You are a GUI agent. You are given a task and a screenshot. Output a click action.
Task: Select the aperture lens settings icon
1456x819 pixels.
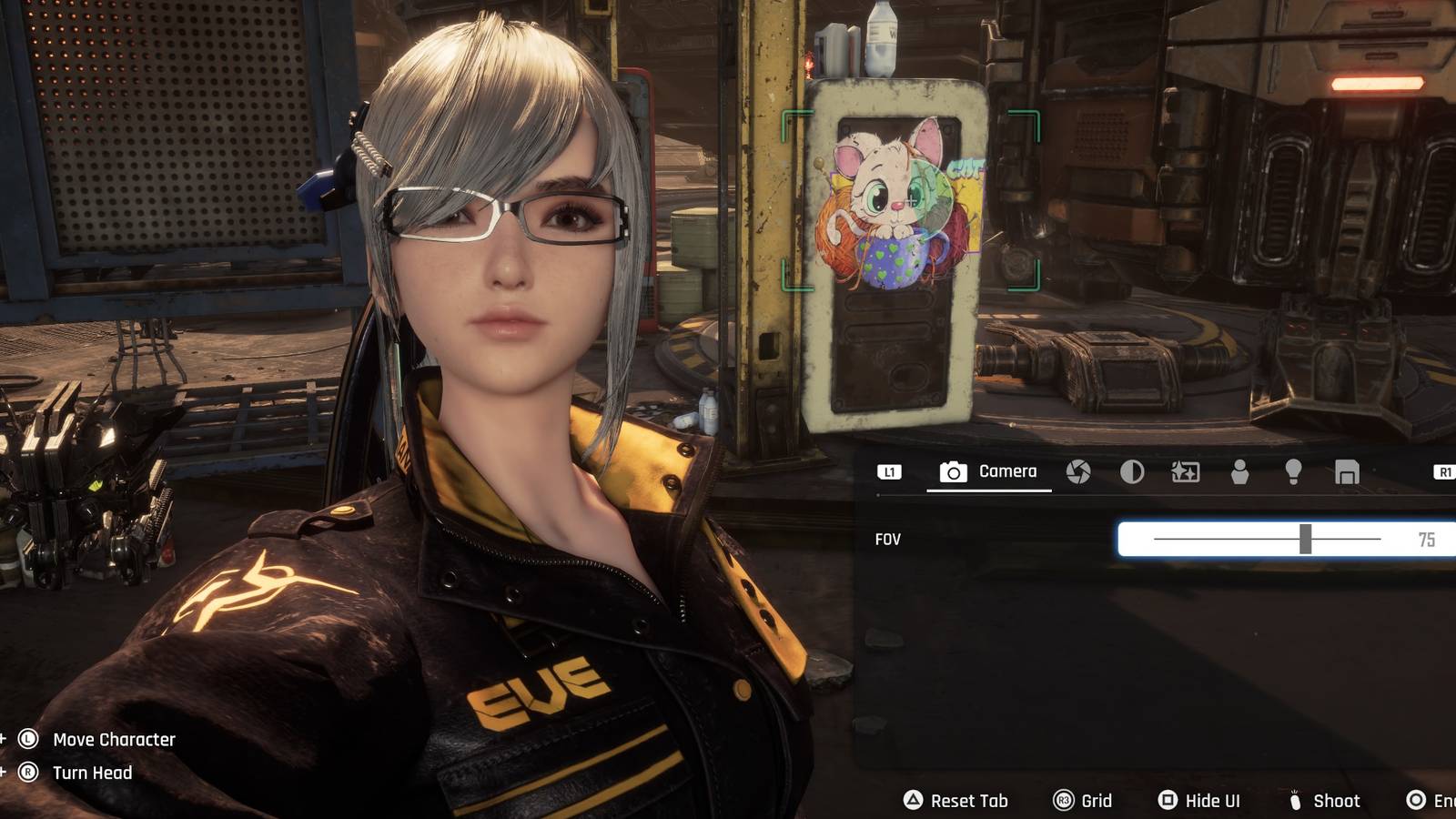coord(1077,472)
